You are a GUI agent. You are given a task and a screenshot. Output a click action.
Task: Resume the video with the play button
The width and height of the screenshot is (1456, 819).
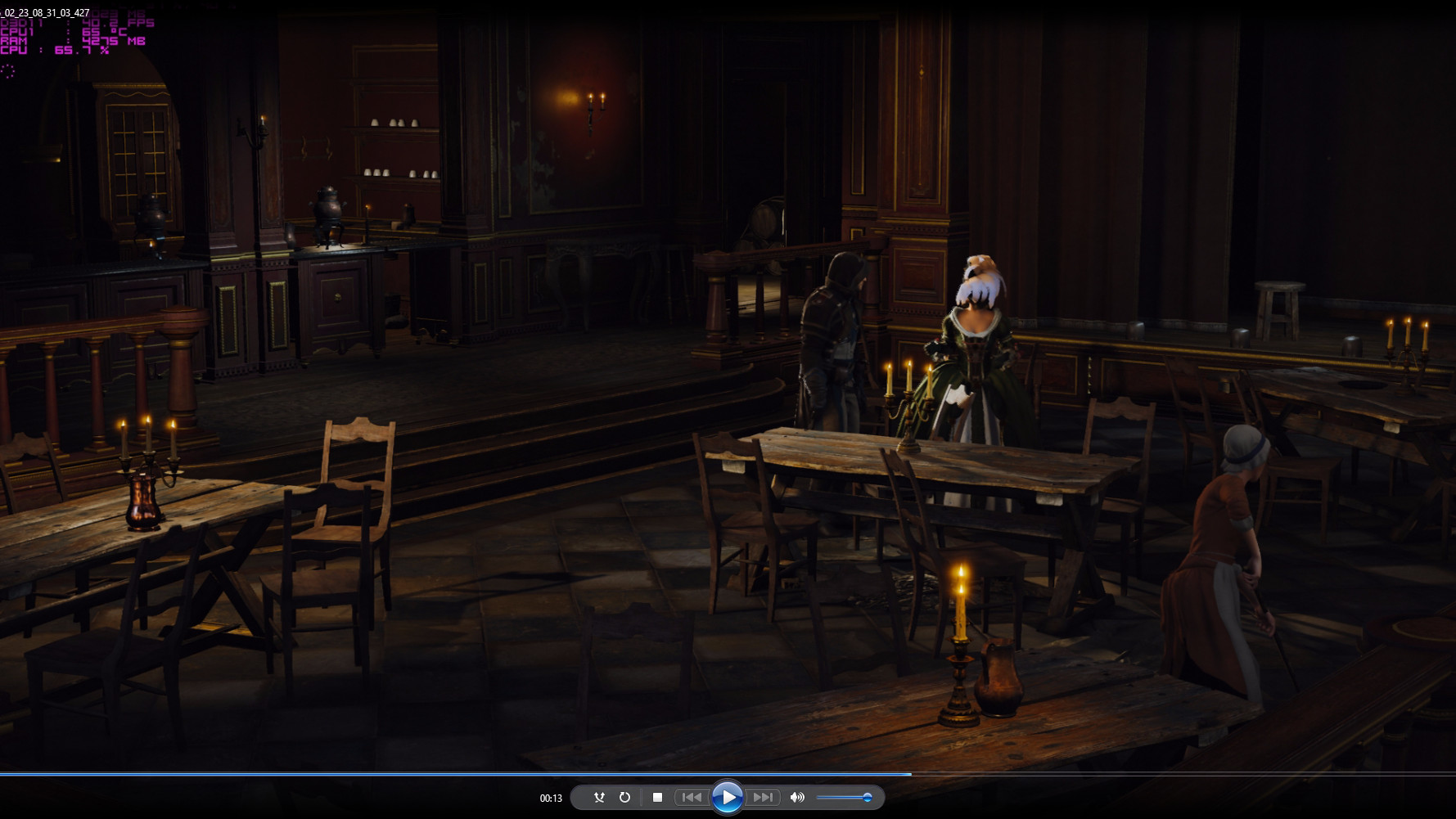tap(727, 797)
